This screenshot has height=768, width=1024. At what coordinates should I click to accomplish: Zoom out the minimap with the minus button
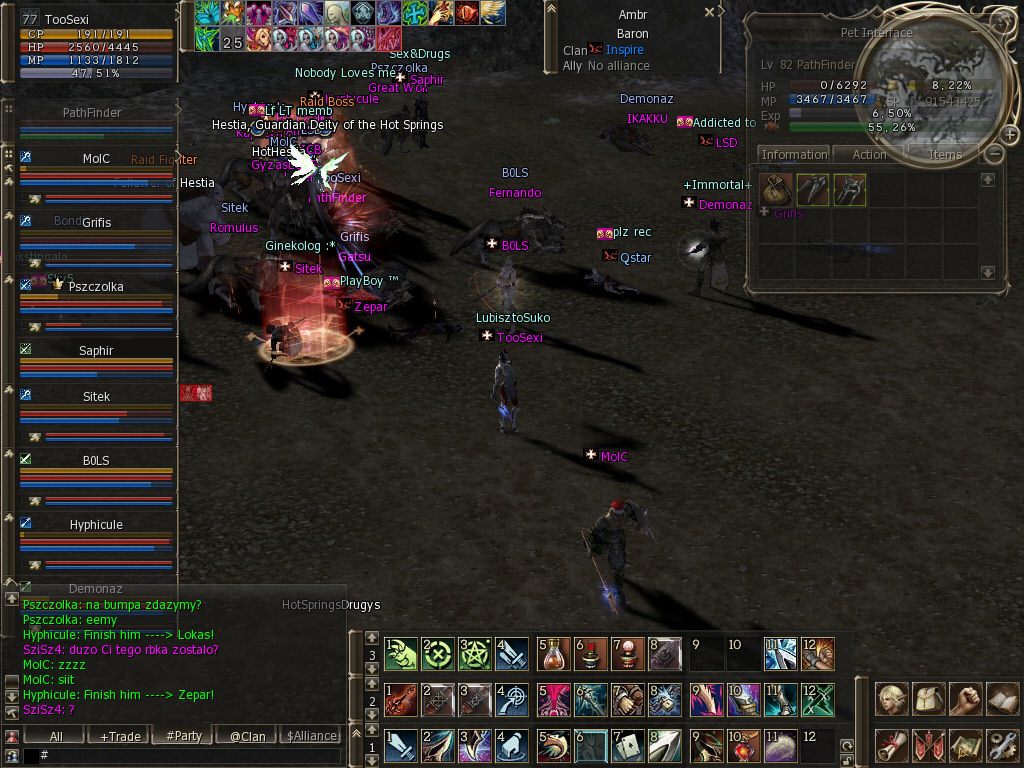click(x=993, y=154)
